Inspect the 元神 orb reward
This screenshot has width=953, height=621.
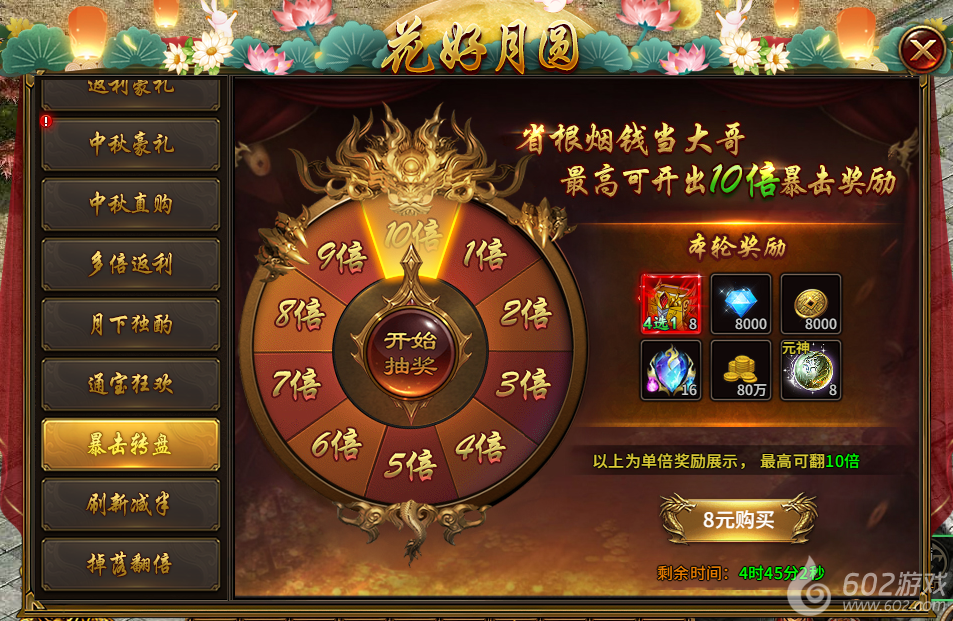click(x=811, y=371)
